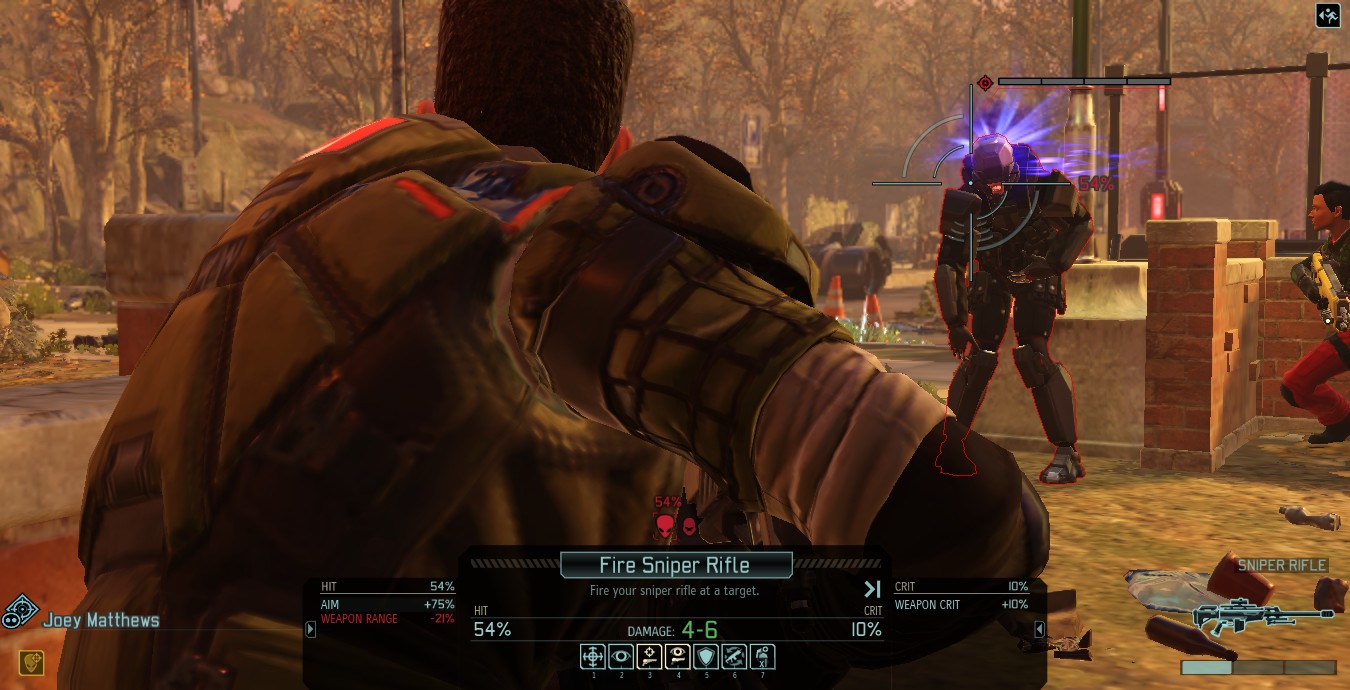Select the crosshair Fire Sniper Rifle ability

(593, 656)
